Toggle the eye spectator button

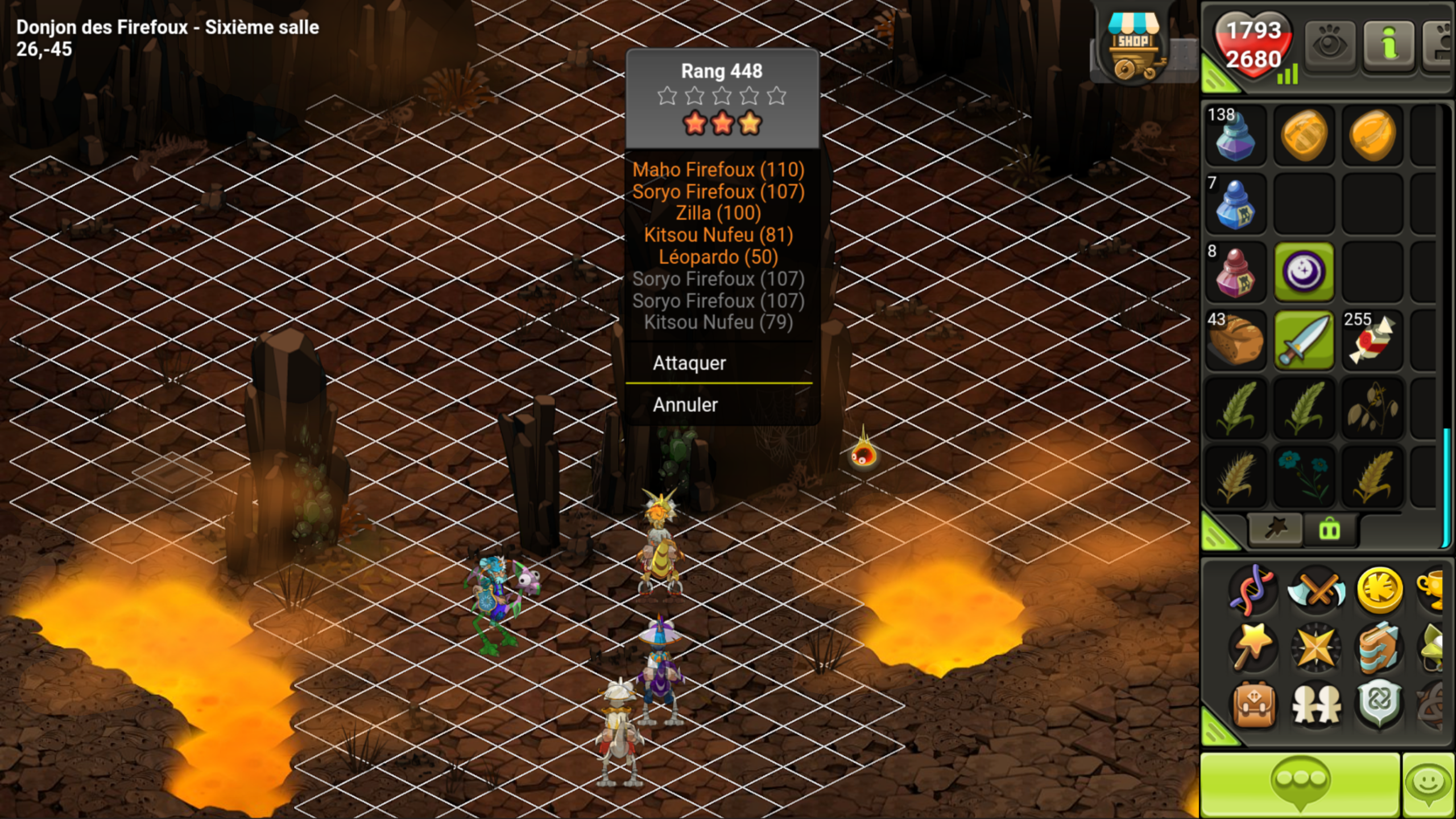click(x=1329, y=45)
